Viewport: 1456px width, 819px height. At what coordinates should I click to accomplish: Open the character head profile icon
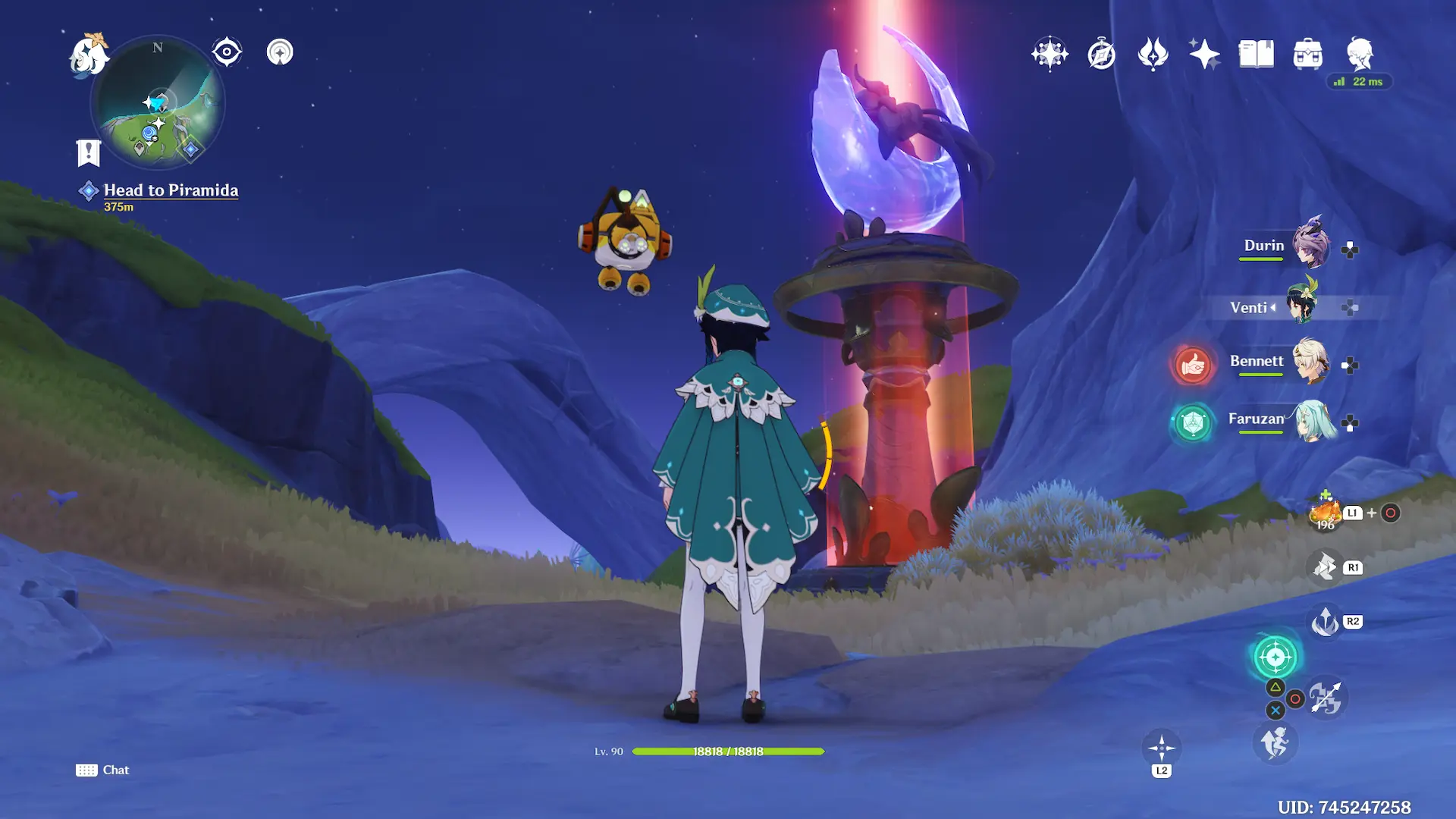(x=1360, y=54)
